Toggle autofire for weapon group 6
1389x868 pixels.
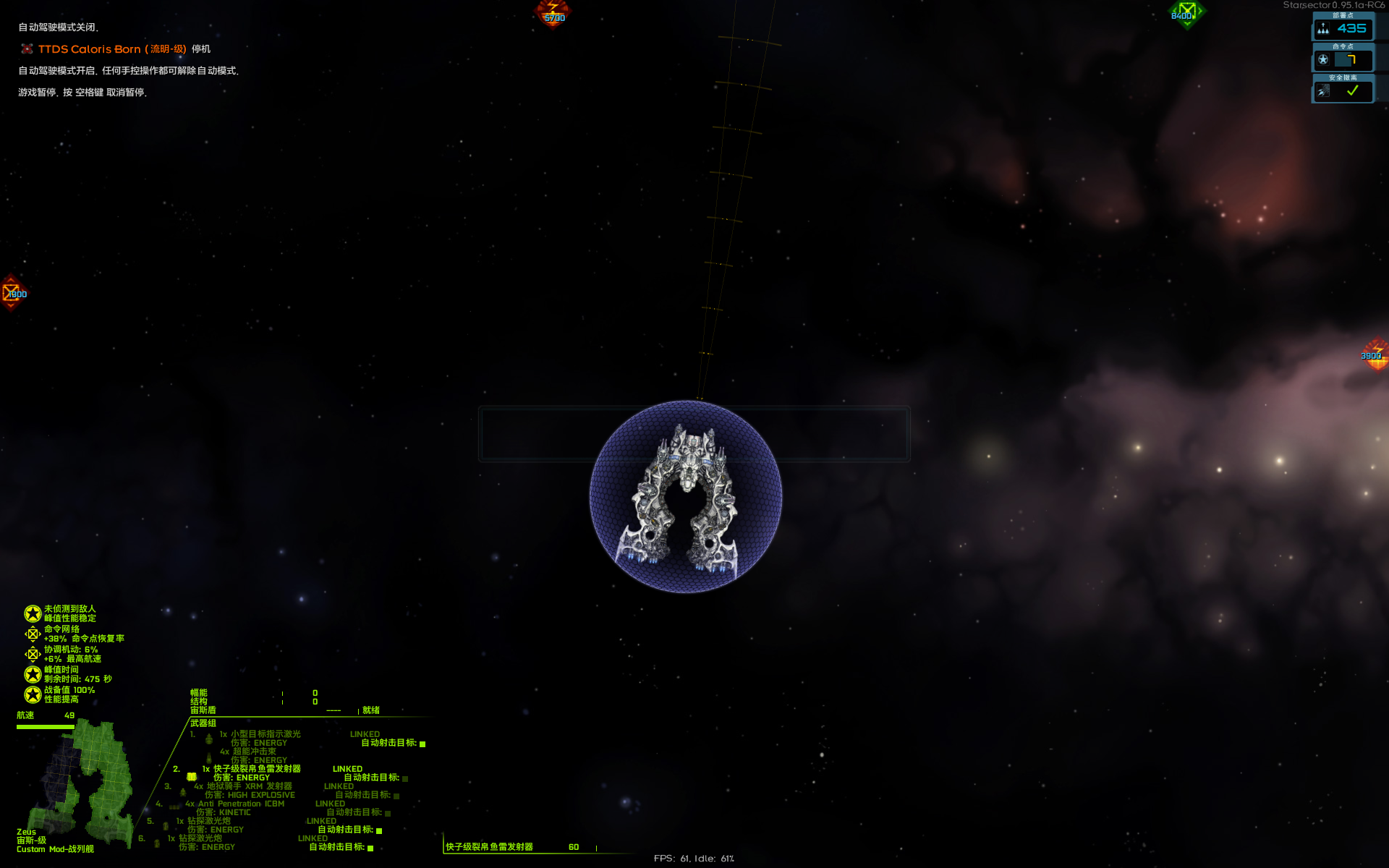(x=370, y=848)
